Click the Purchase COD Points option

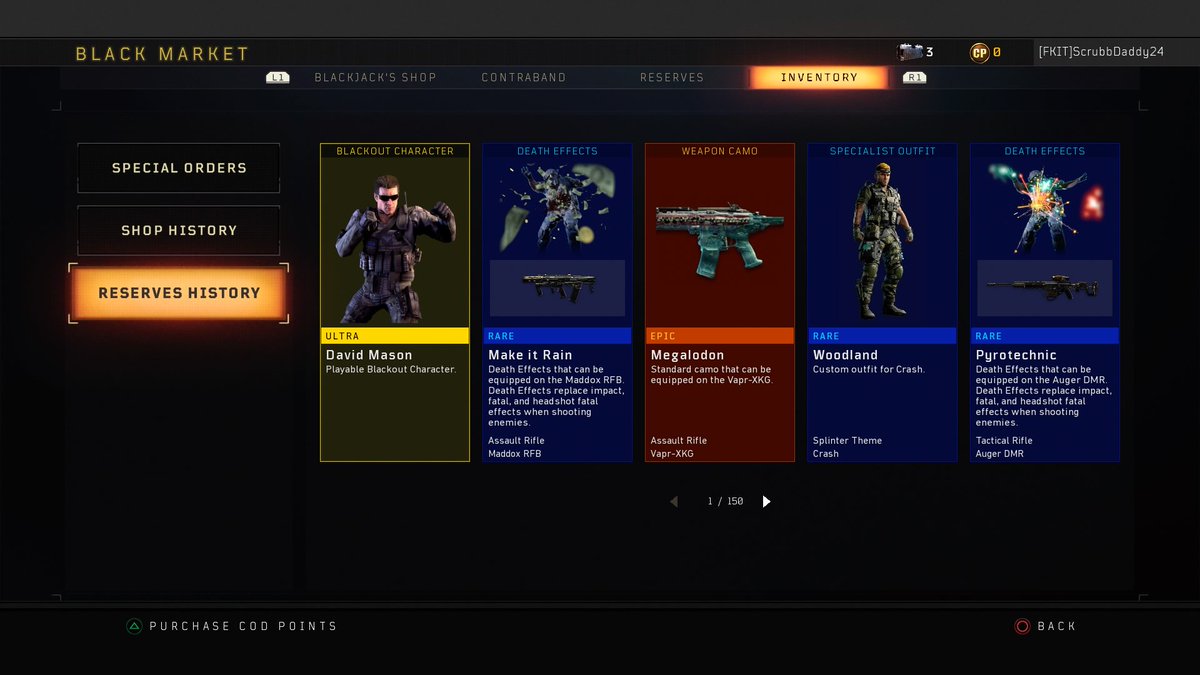pyautogui.click(x=242, y=627)
